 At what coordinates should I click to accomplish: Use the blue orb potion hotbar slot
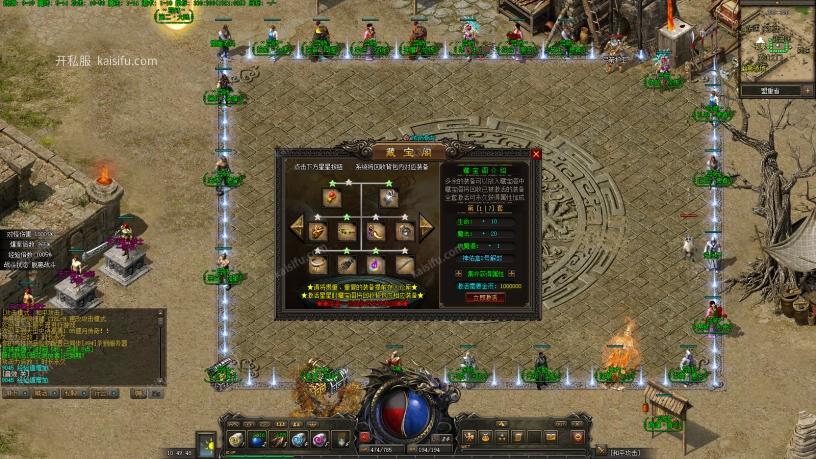[x=257, y=440]
